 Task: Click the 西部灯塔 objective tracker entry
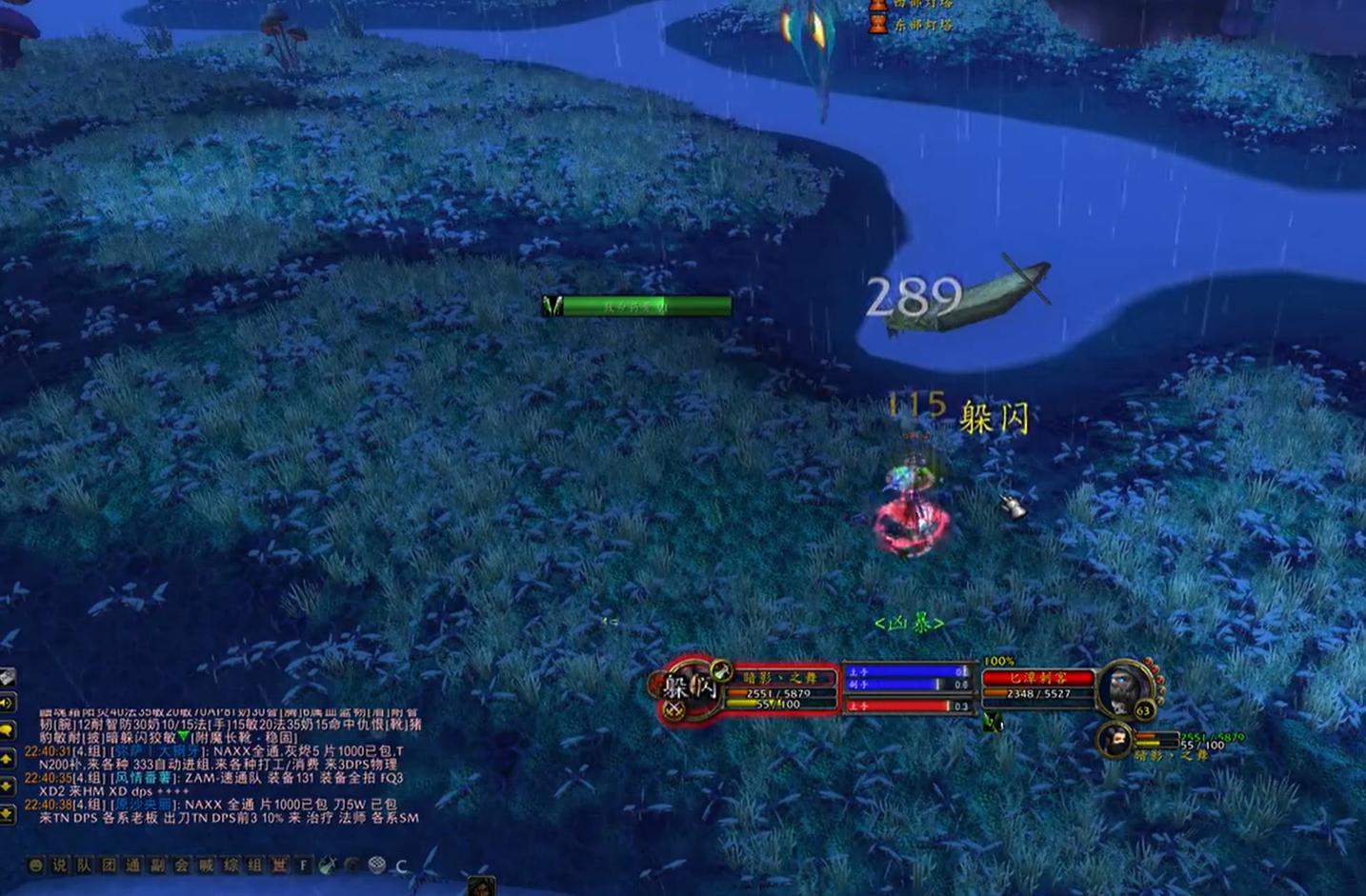tap(924, 6)
